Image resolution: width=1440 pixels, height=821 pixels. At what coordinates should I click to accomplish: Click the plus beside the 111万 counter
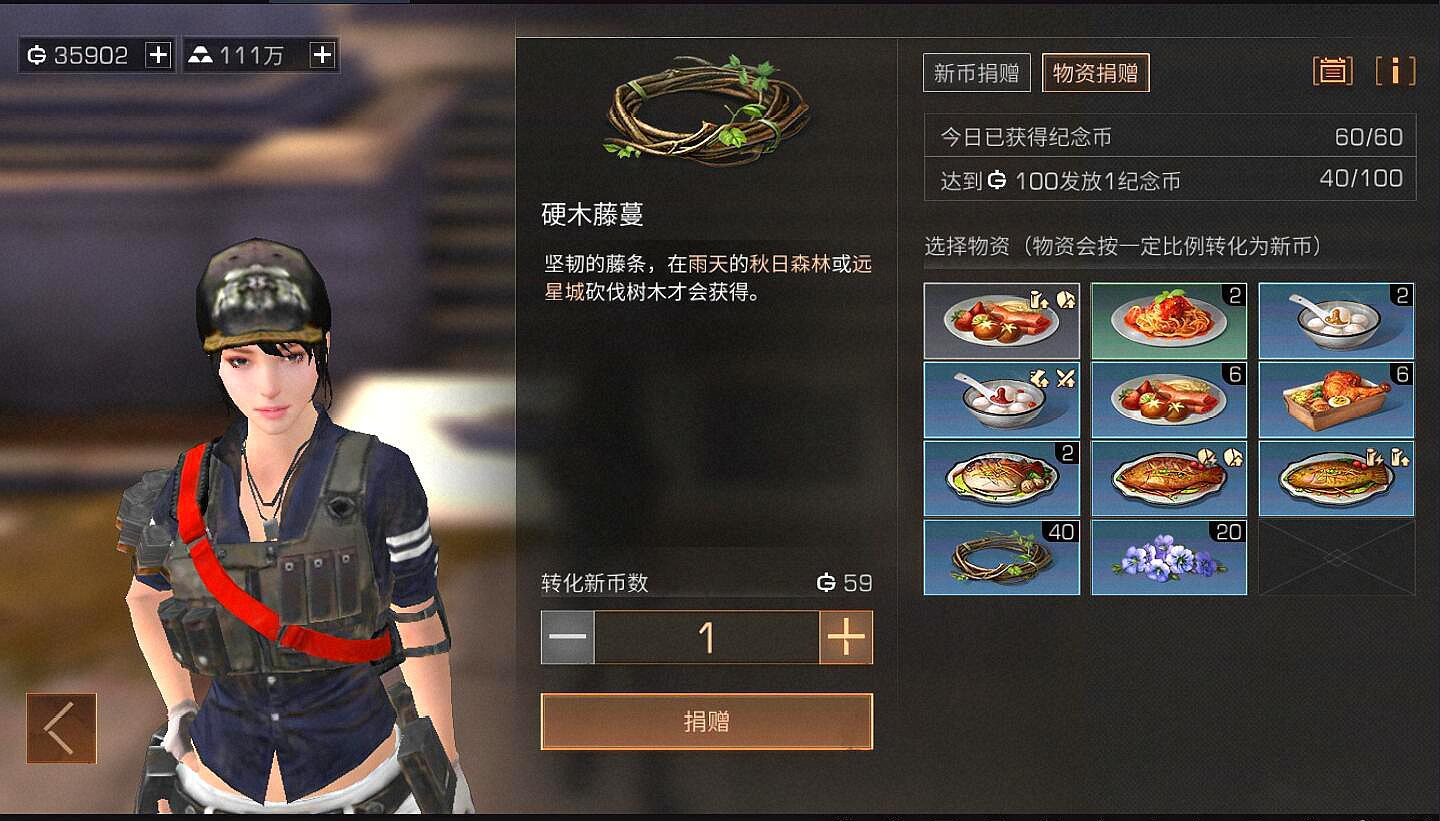tap(320, 54)
